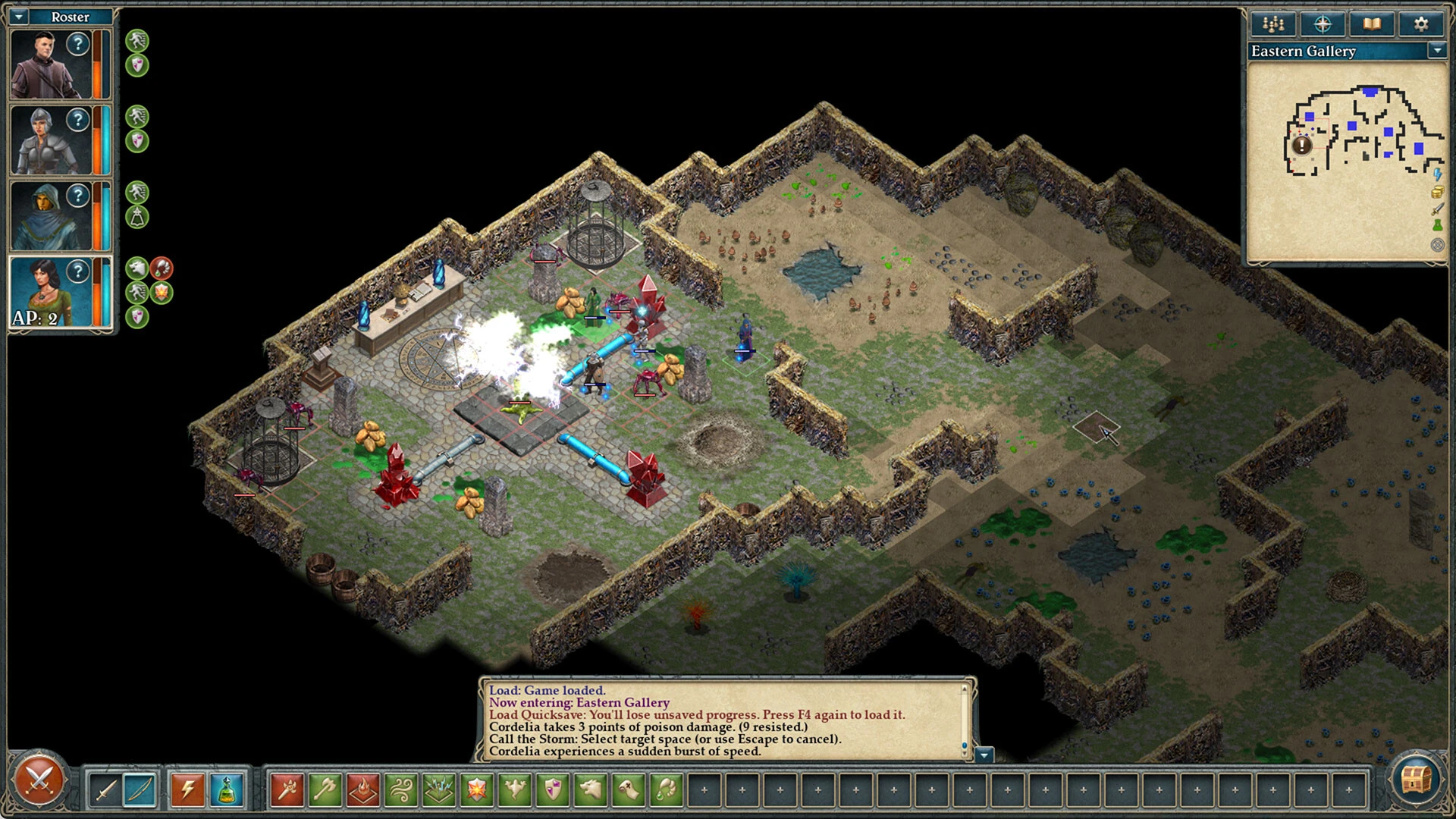Toggle the bow ranged weapon
1456x819 pixels.
[140, 789]
